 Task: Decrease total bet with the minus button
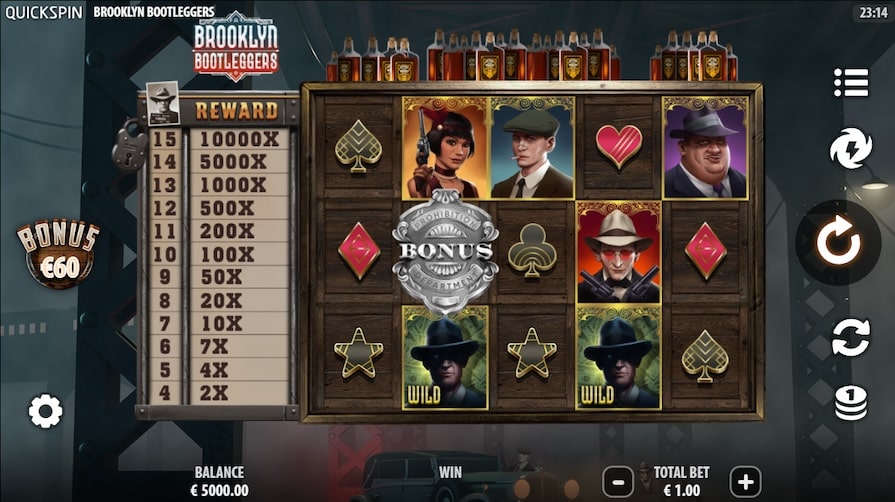point(619,480)
